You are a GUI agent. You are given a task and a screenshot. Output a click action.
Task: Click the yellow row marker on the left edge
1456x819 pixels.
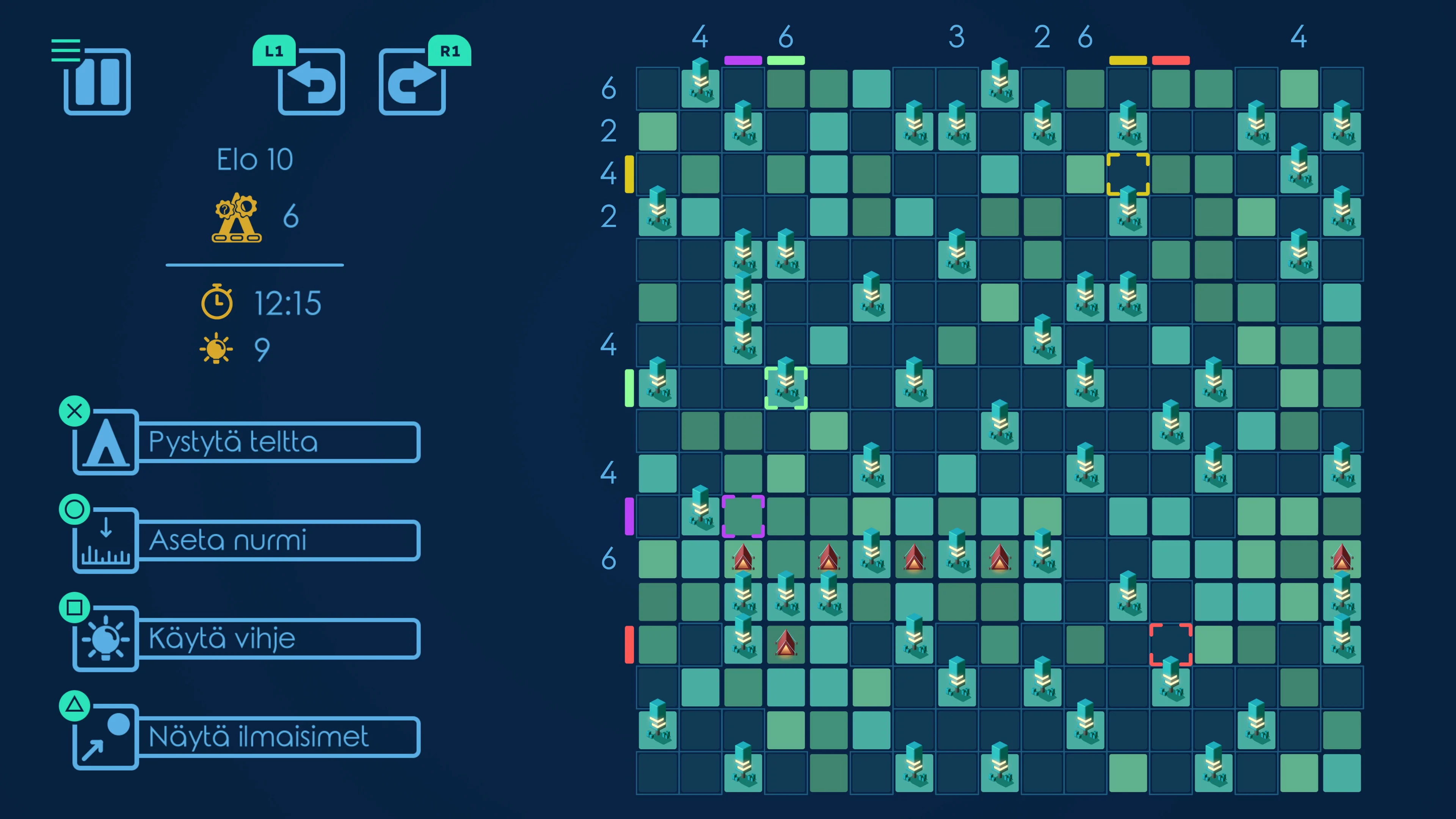click(629, 175)
